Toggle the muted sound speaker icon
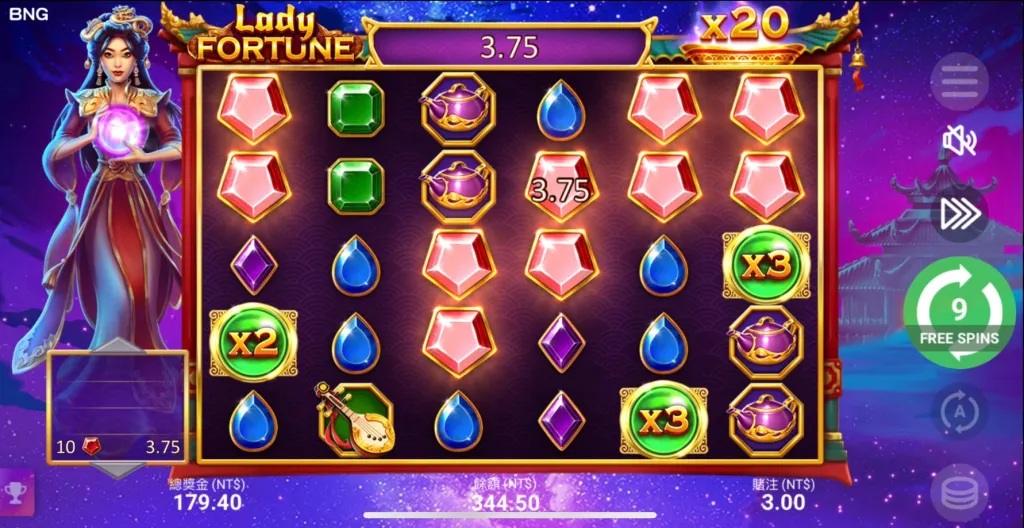The height and width of the screenshot is (528, 1024). tap(959, 142)
